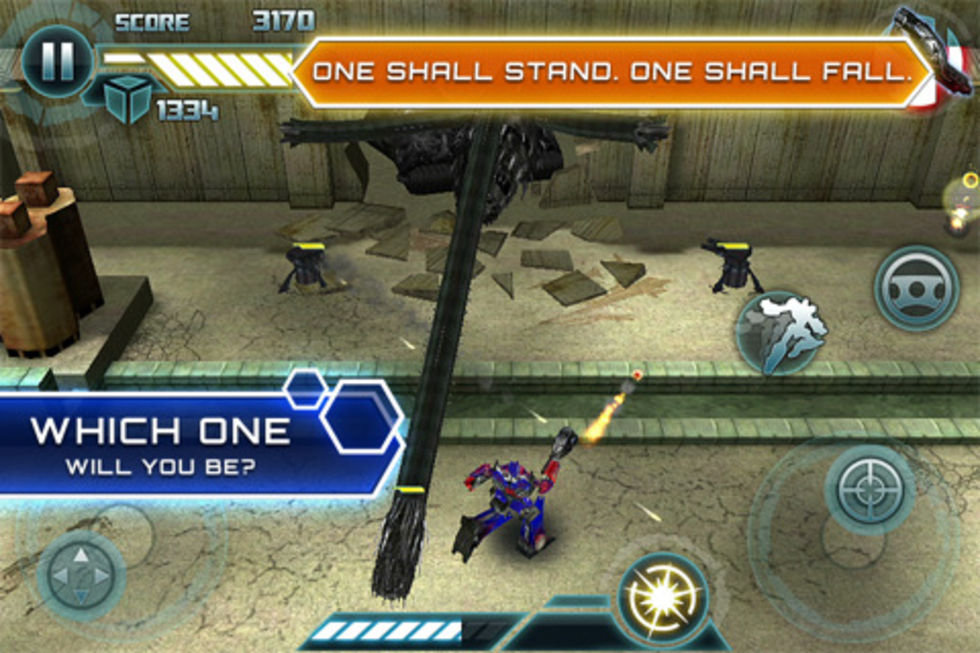Tap the movement directional pad
The width and height of the screenshot is (980, 653).
pos(80,577)
